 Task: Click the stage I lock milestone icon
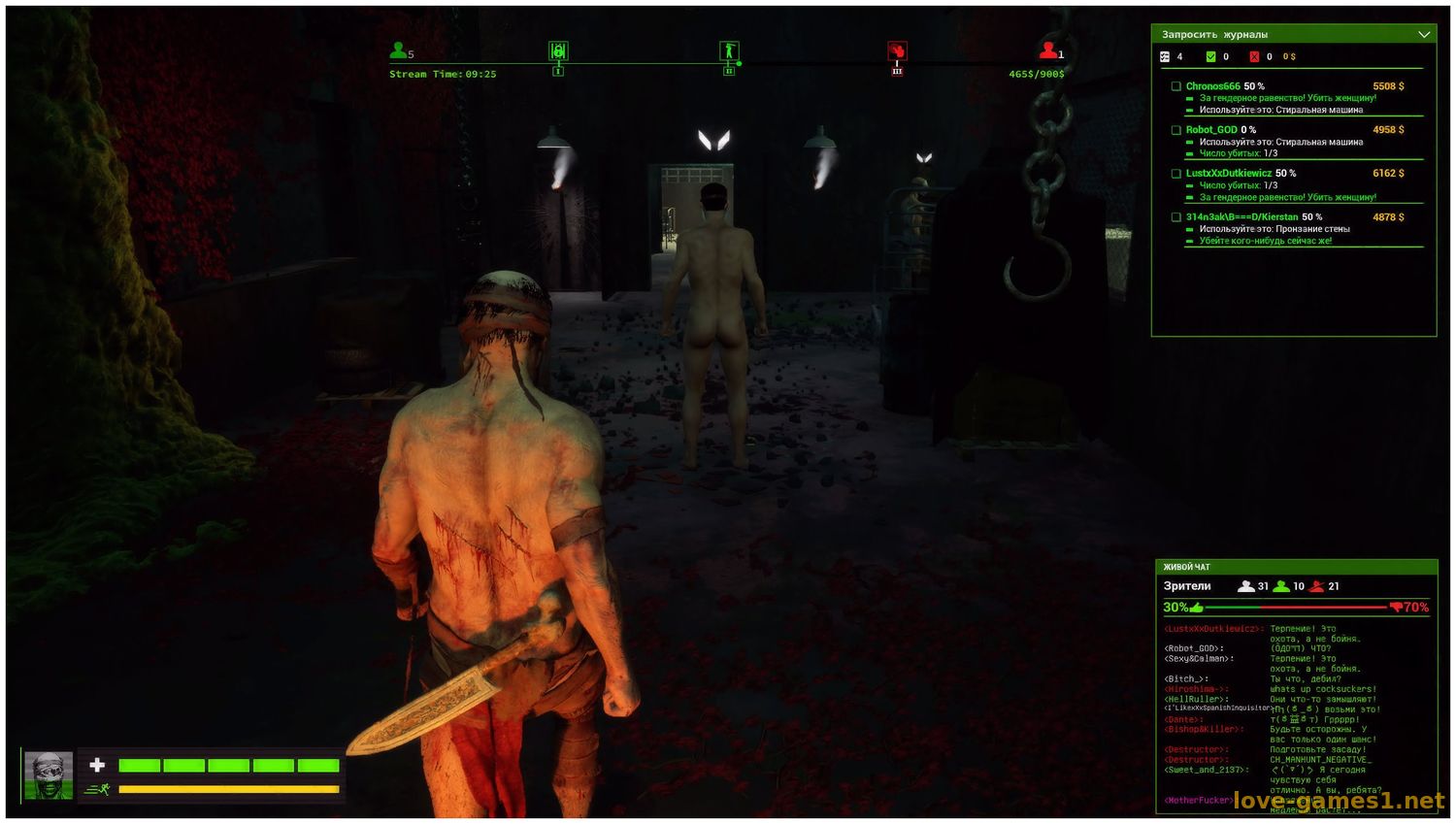[557, 51]
